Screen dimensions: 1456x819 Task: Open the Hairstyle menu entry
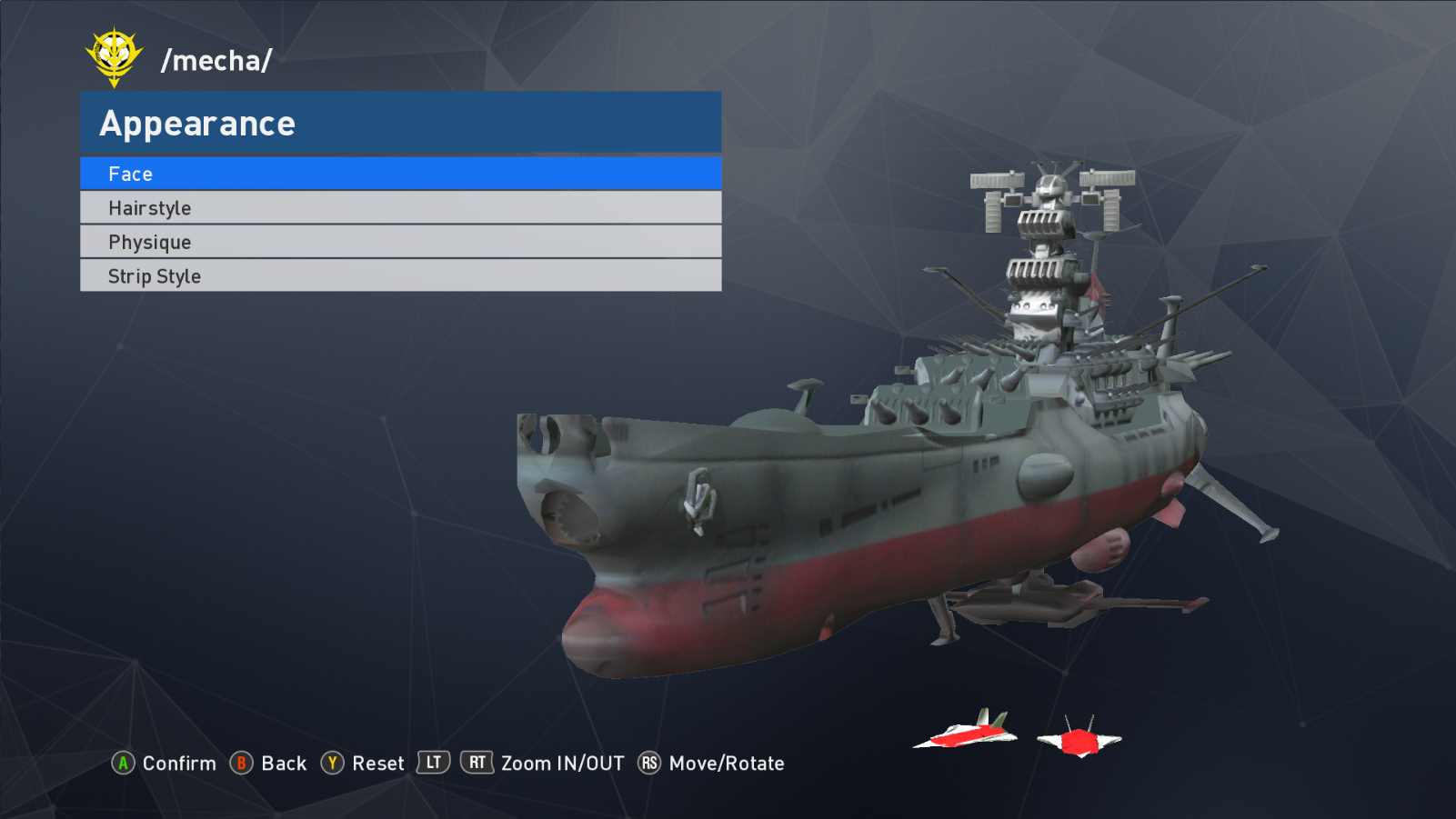pyautogui.click(x=400, y=208)
